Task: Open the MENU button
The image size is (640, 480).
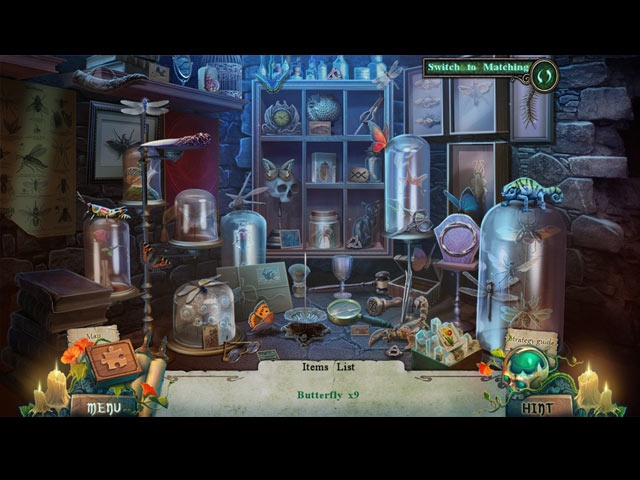Action: [x=104, y=406]
